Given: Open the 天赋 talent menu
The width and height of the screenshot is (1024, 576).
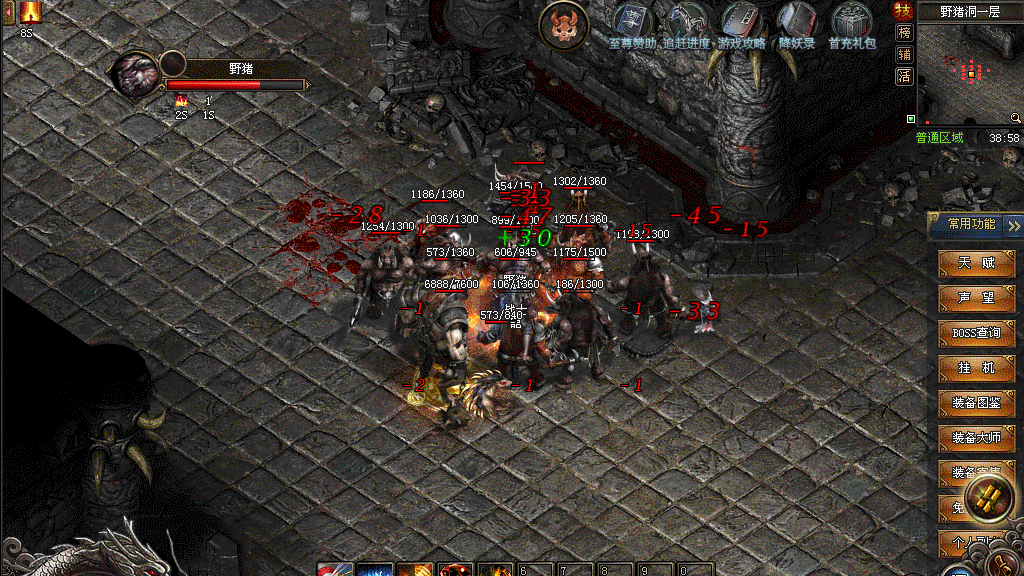Looking at the screenshot, I should click(977, 263).
